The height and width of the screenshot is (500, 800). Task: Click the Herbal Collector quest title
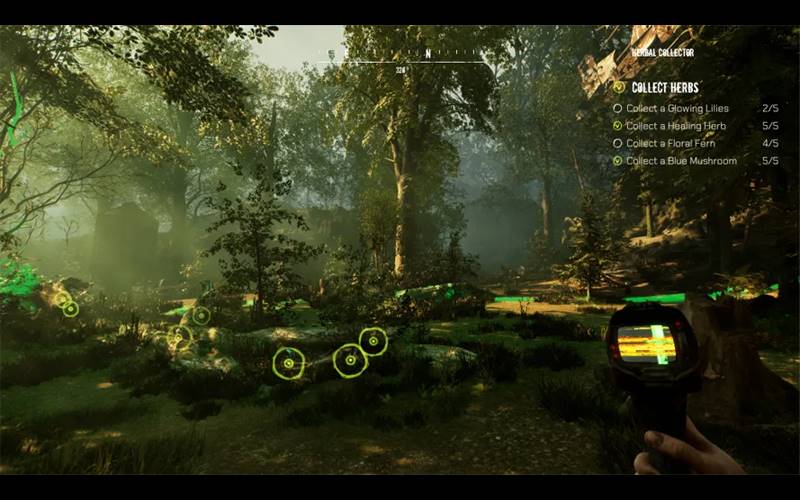662,52
